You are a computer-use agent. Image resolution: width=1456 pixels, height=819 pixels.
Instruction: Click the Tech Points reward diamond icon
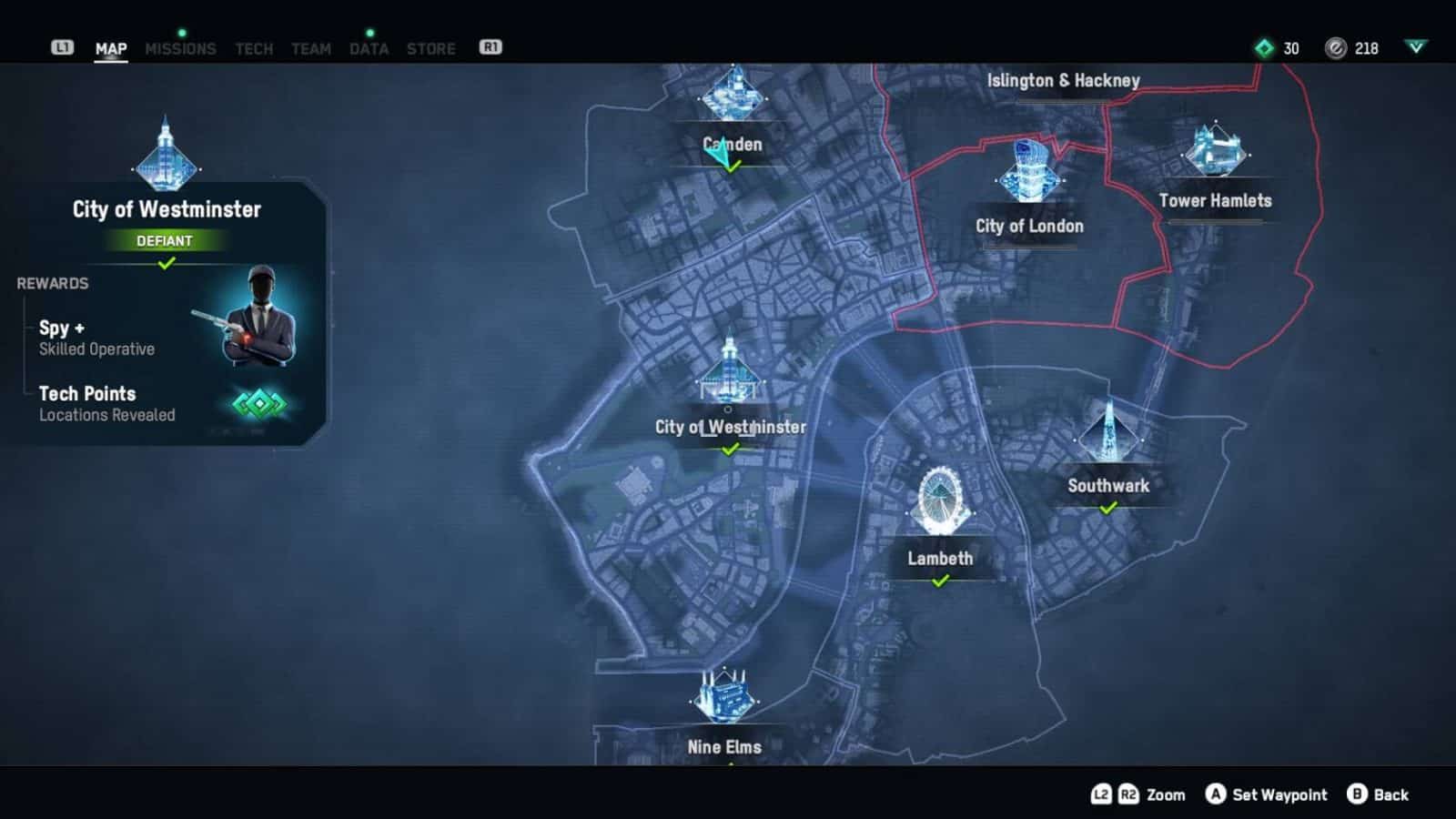click(259, 403)
